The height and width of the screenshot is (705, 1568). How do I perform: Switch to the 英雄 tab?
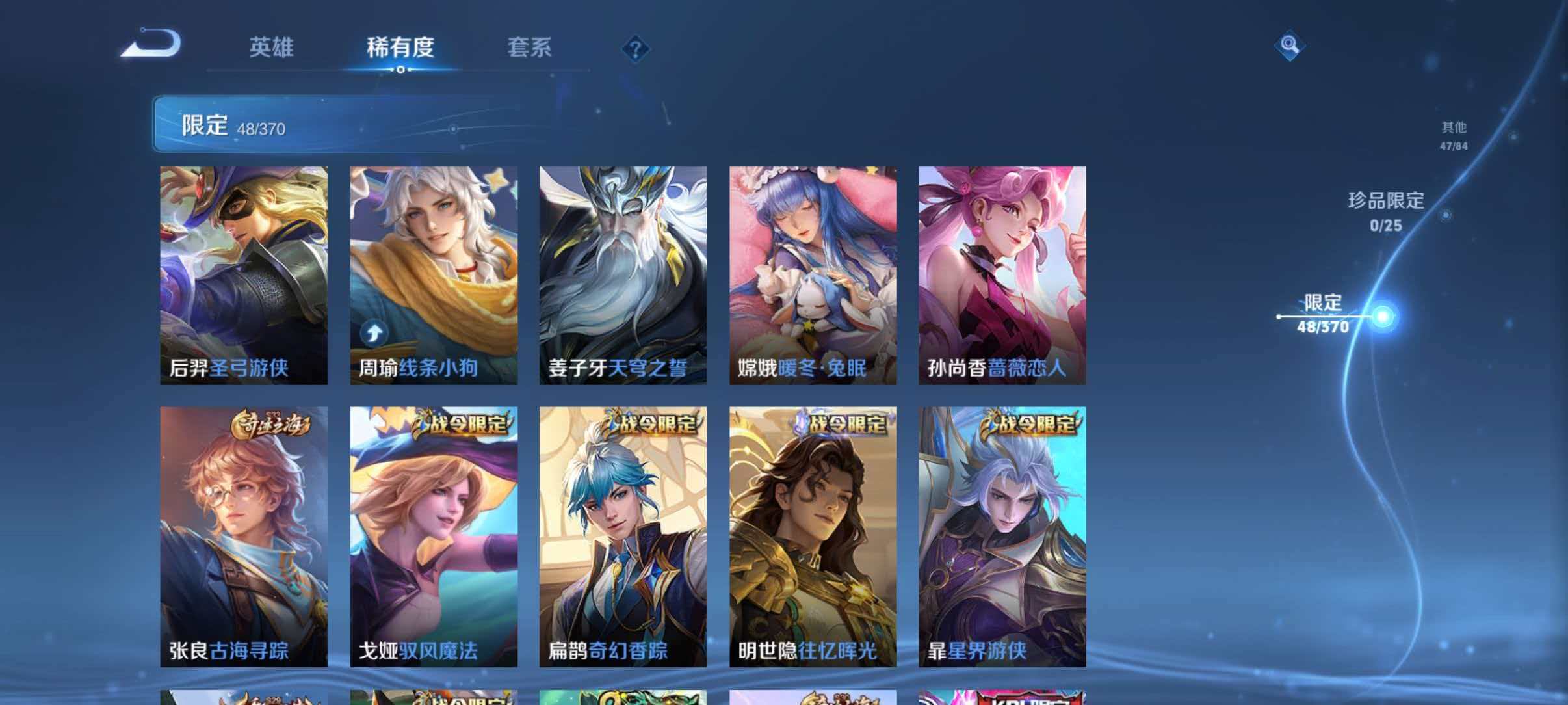[x=271, y=47]
